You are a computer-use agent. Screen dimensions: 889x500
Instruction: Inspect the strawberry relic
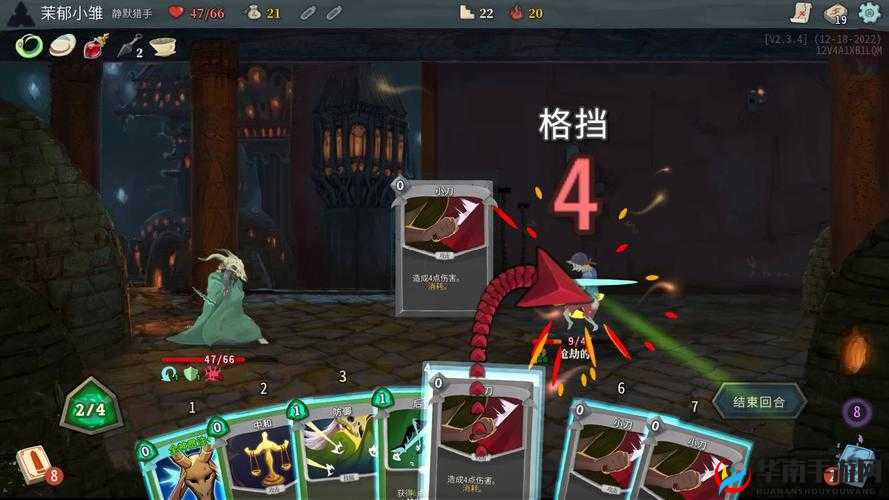pyautogui.click(x=96, y=46)
